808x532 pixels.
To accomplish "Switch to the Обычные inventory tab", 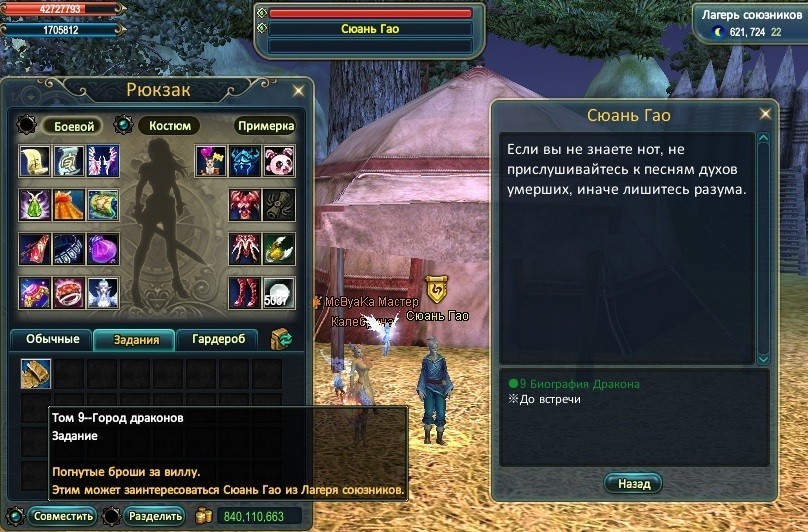I will [51, 340].
